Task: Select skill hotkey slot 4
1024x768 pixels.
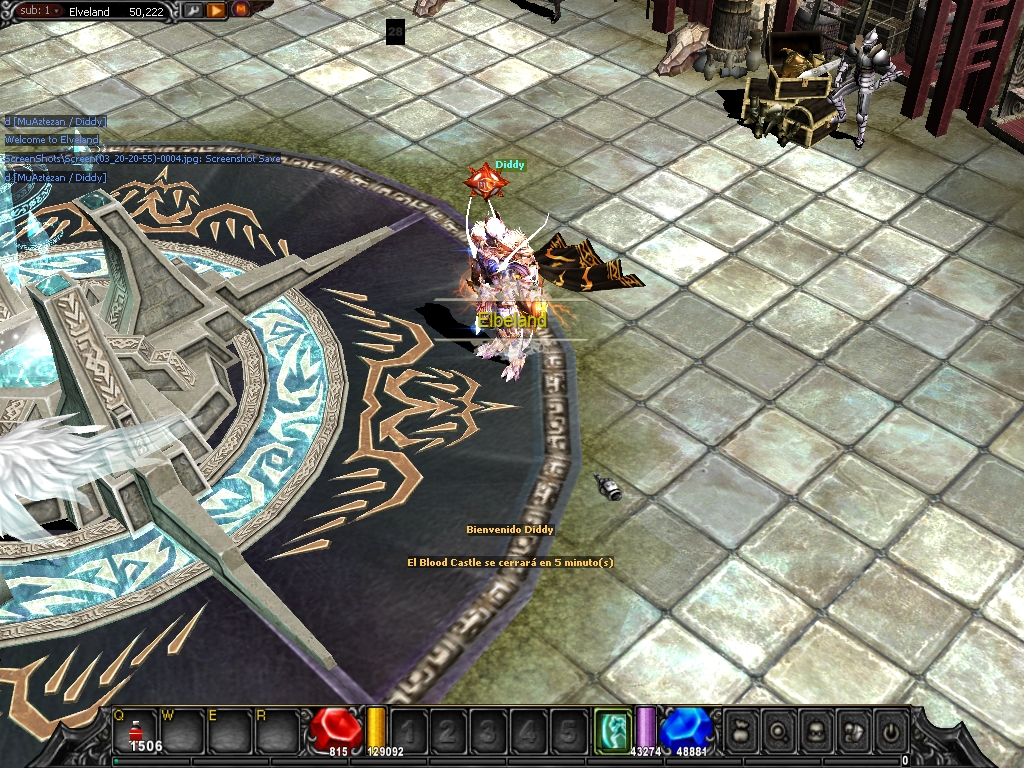Action: click(x=528, y=730)
